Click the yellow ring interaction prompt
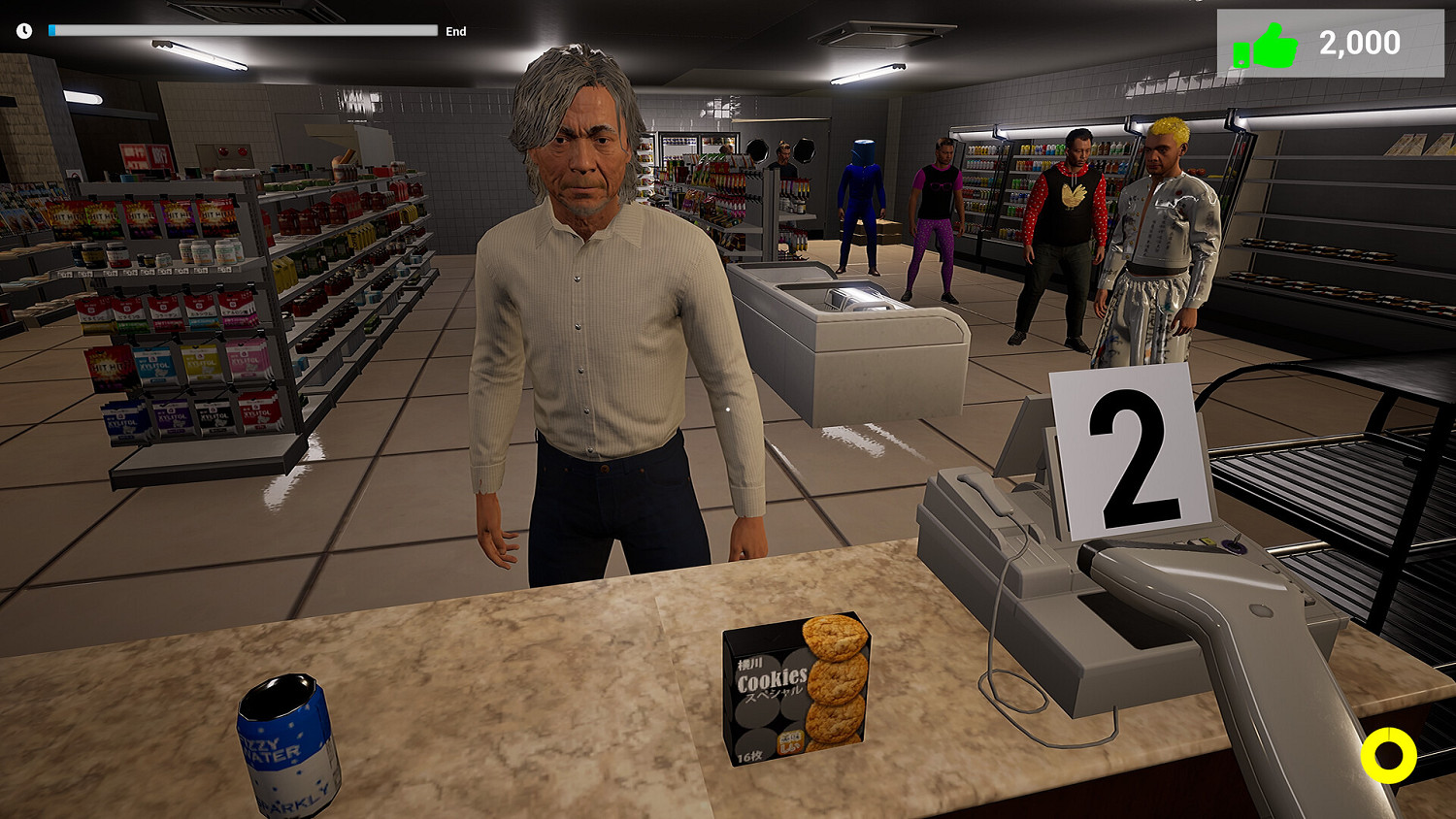 [x=1388, y=754]
